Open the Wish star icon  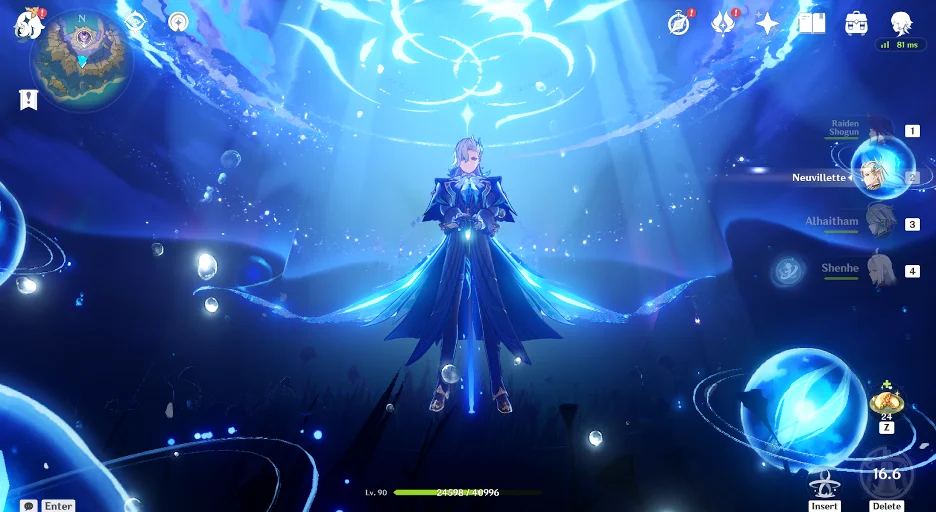(767, 23)
